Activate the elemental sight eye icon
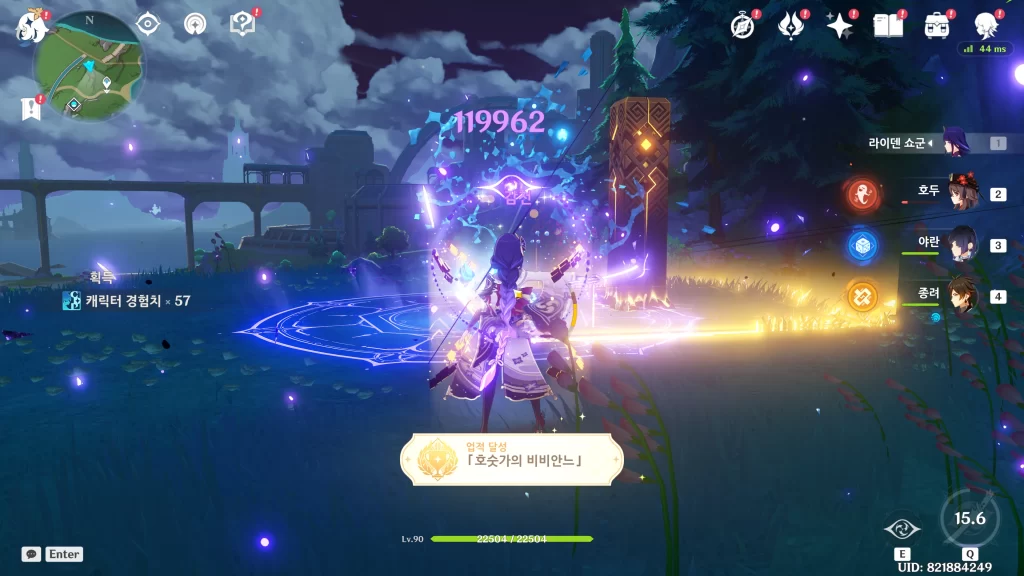Viewport: 1024px width, 576px height. tap(148, 24)
